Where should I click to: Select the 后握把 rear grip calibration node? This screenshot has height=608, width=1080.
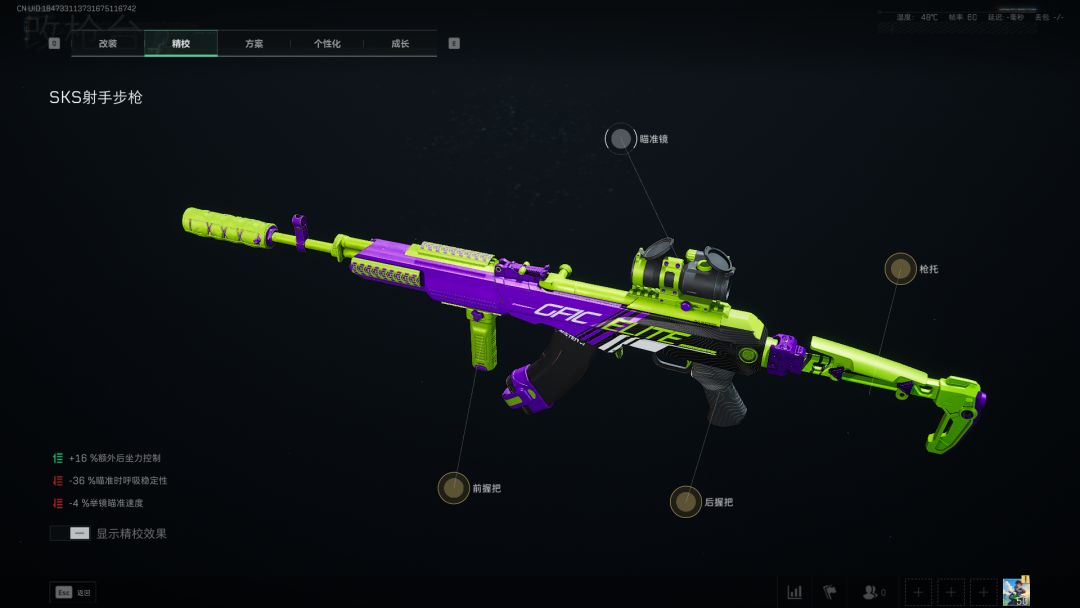(x=686, y=502)
